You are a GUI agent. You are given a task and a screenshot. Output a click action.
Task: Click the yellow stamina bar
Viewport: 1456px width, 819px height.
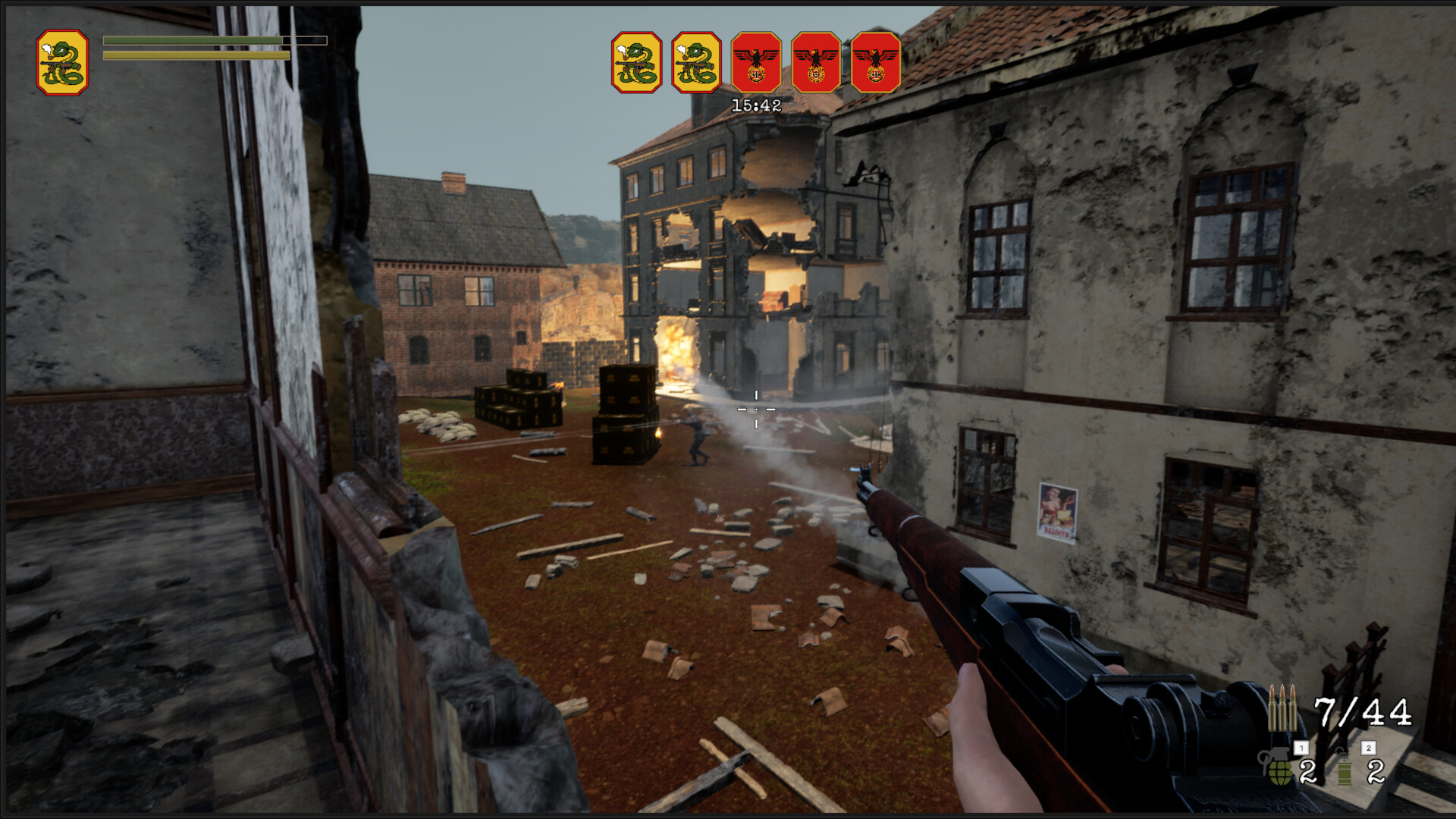pos(193,56)
